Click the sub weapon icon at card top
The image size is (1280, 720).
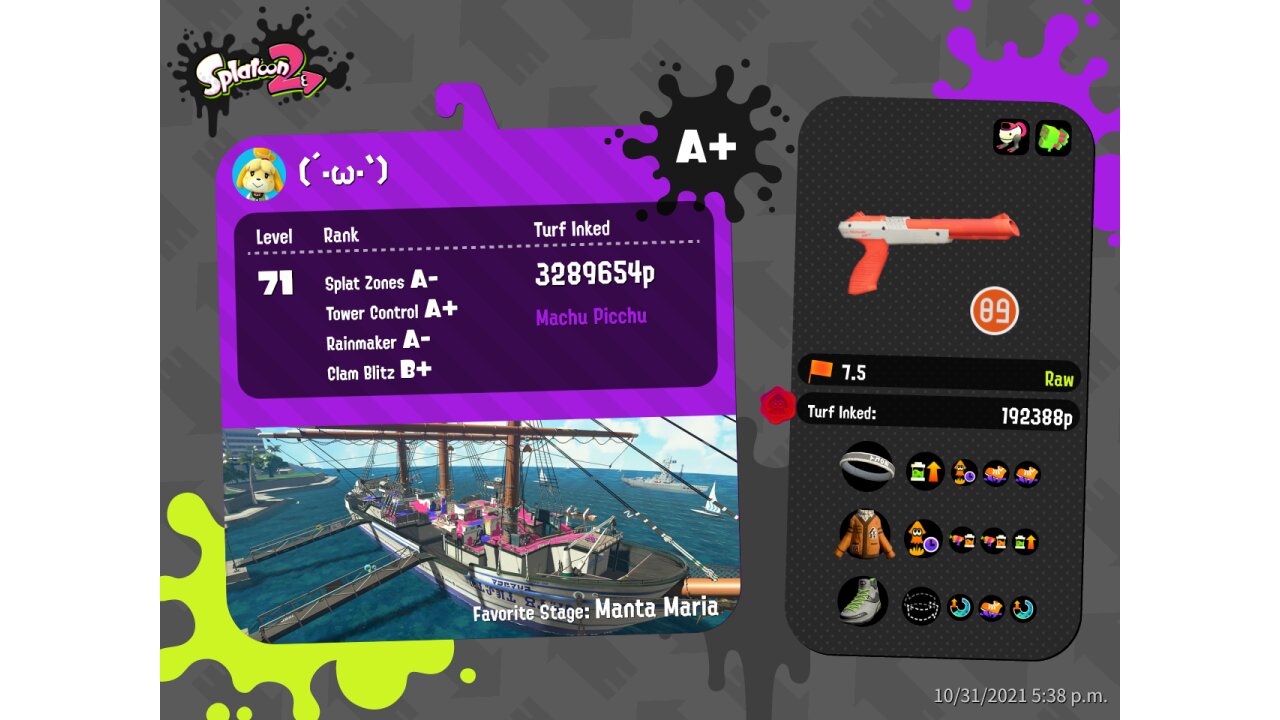click(1011, 137)
